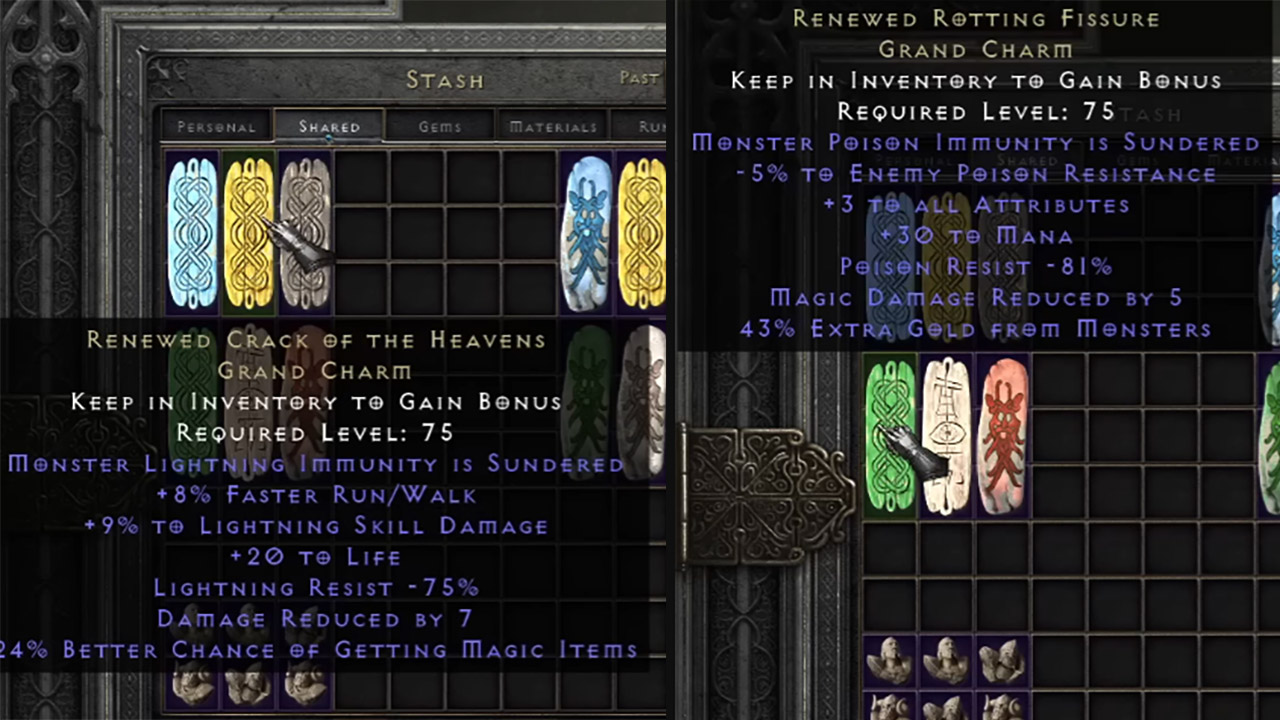1280x720 pixels.
Task: Switch to the Personal stash tab
Action: click(x=218, y=127)
